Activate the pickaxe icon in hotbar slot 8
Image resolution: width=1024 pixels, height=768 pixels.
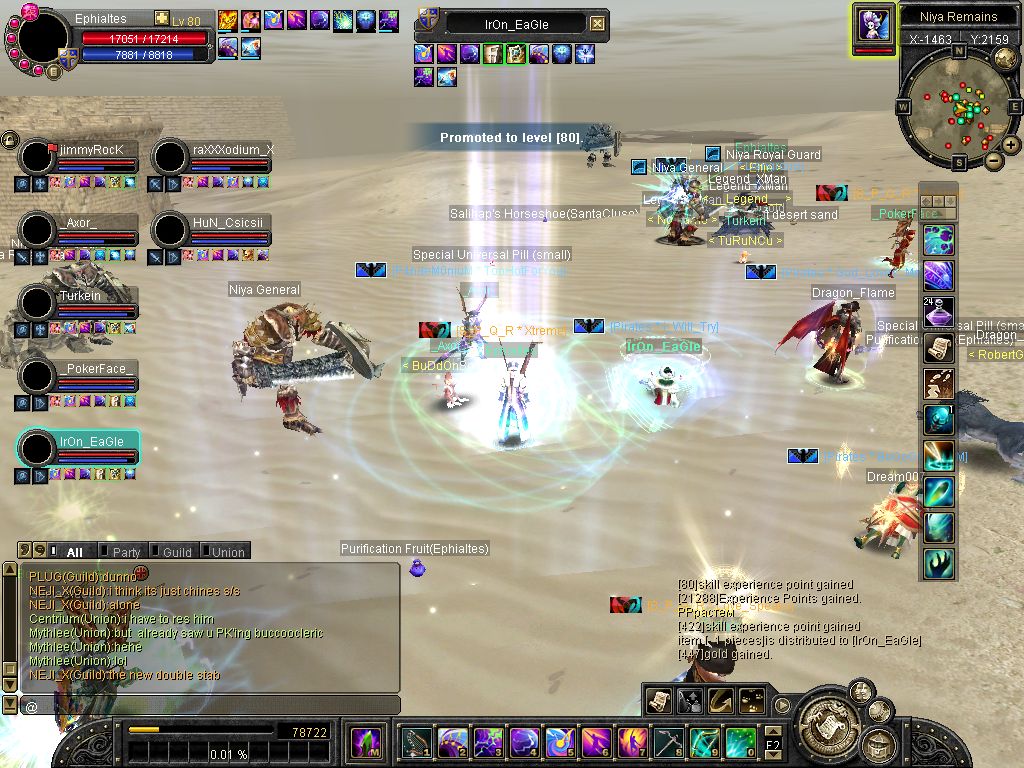point(668,742)
